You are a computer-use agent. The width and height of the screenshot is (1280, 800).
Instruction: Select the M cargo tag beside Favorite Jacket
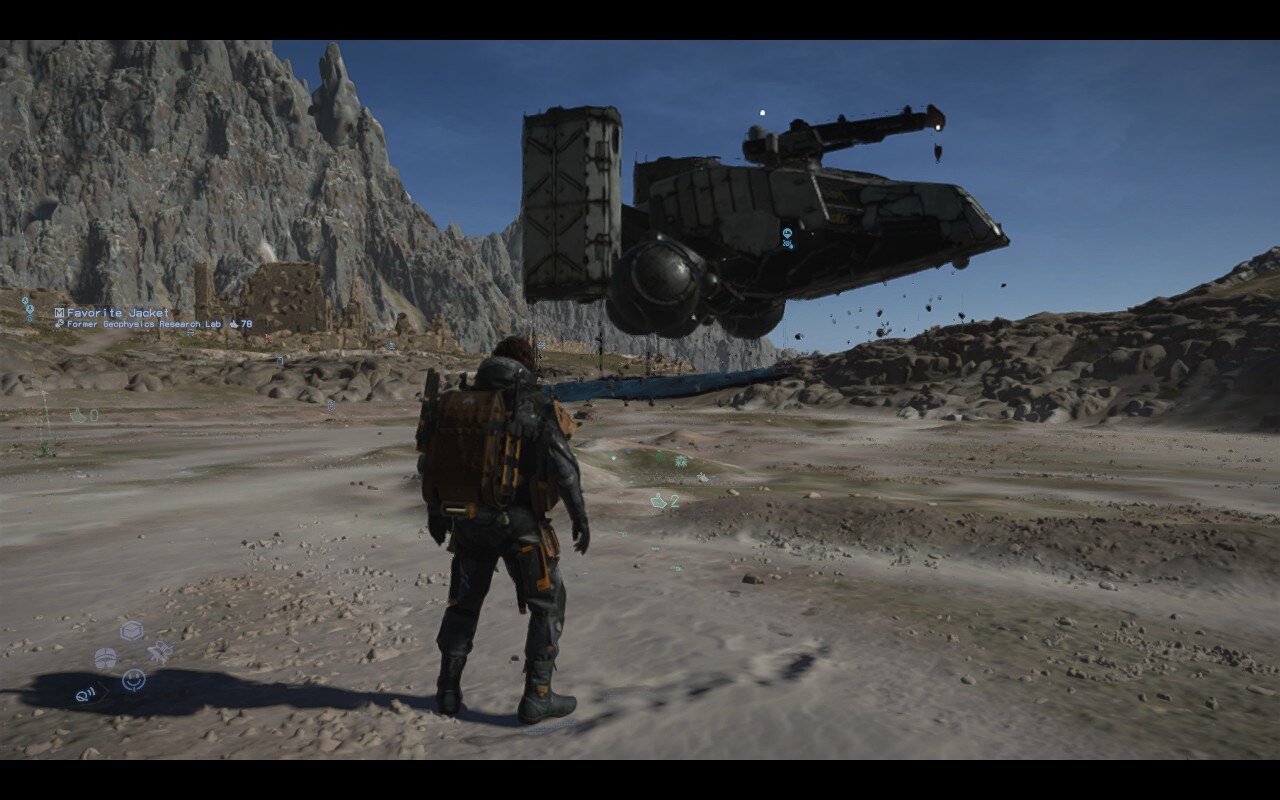59,312
